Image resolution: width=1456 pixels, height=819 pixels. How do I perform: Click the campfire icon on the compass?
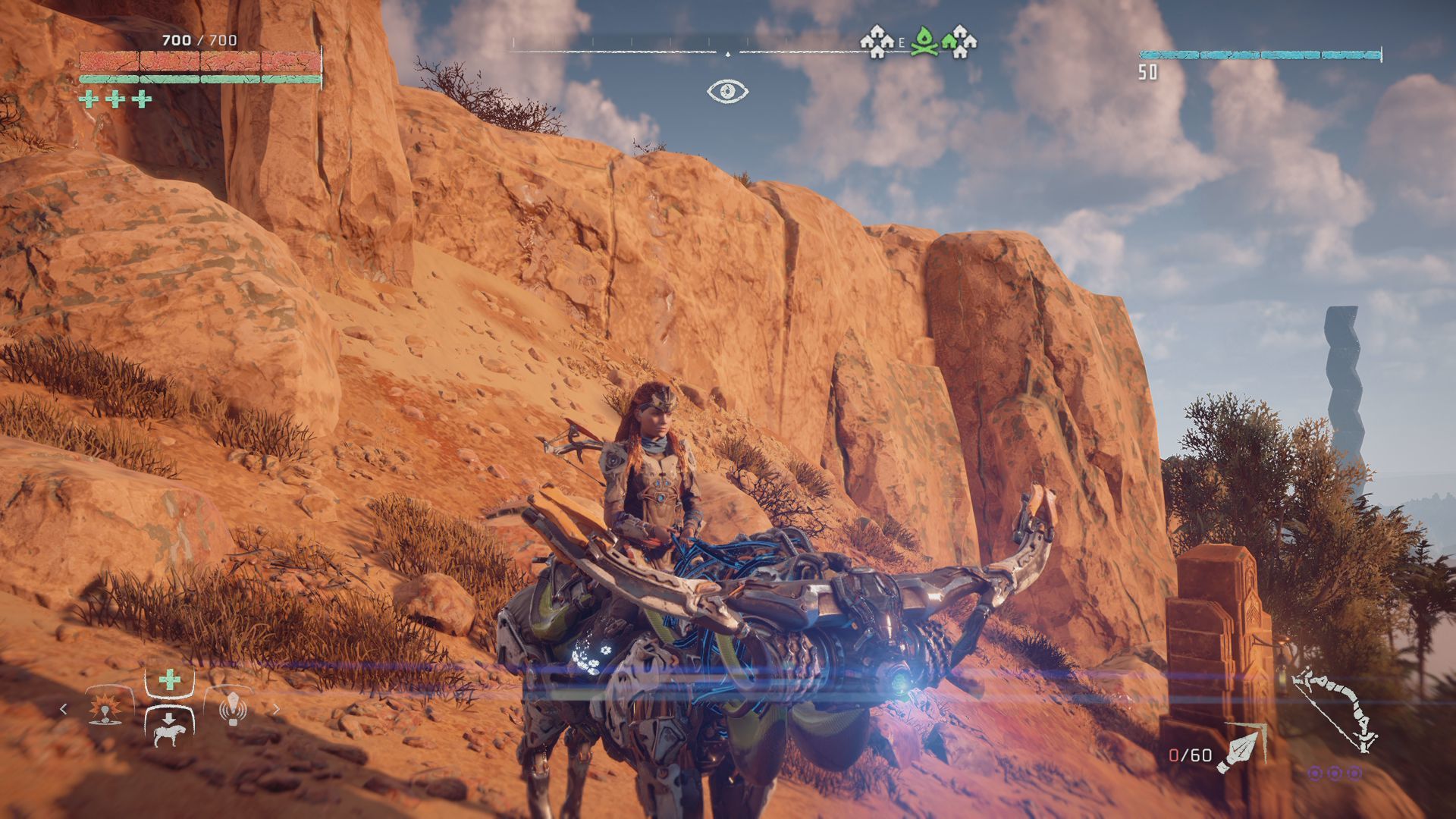(924, 40)
